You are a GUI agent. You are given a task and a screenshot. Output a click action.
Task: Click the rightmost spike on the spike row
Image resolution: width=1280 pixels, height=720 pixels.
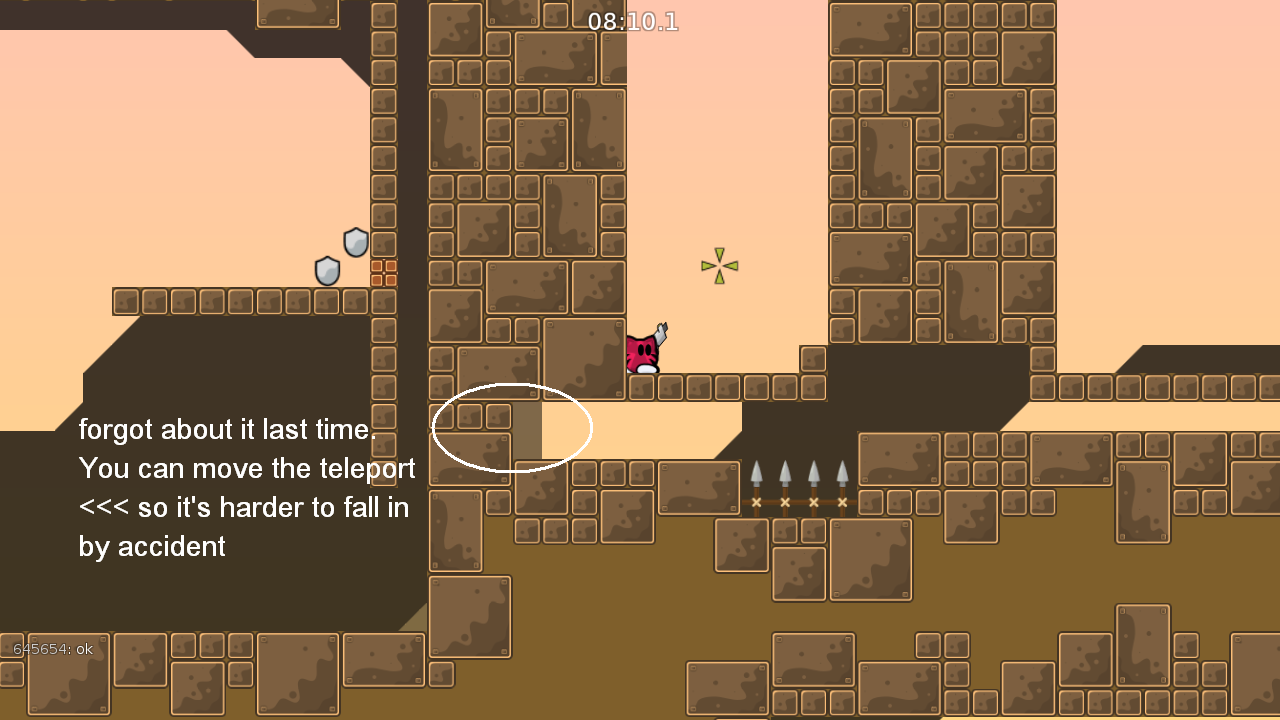(841, 470)
